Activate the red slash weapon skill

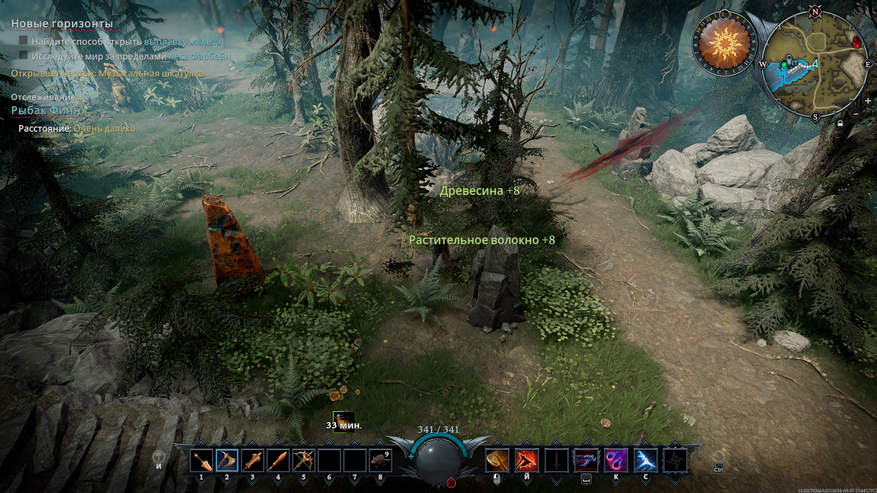point(525,460)
